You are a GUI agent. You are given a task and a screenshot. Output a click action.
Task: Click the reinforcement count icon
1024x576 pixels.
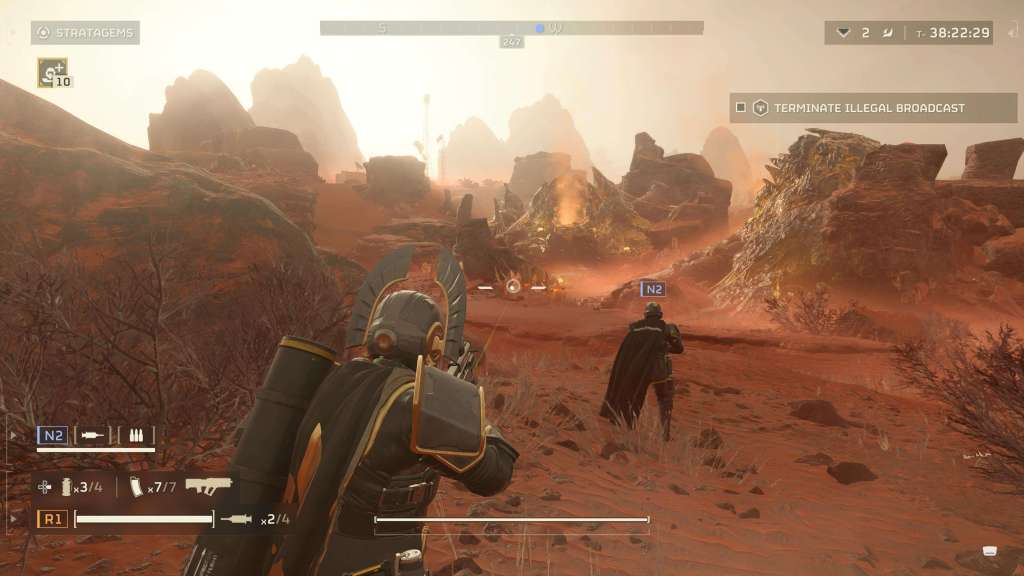point(844,33)
